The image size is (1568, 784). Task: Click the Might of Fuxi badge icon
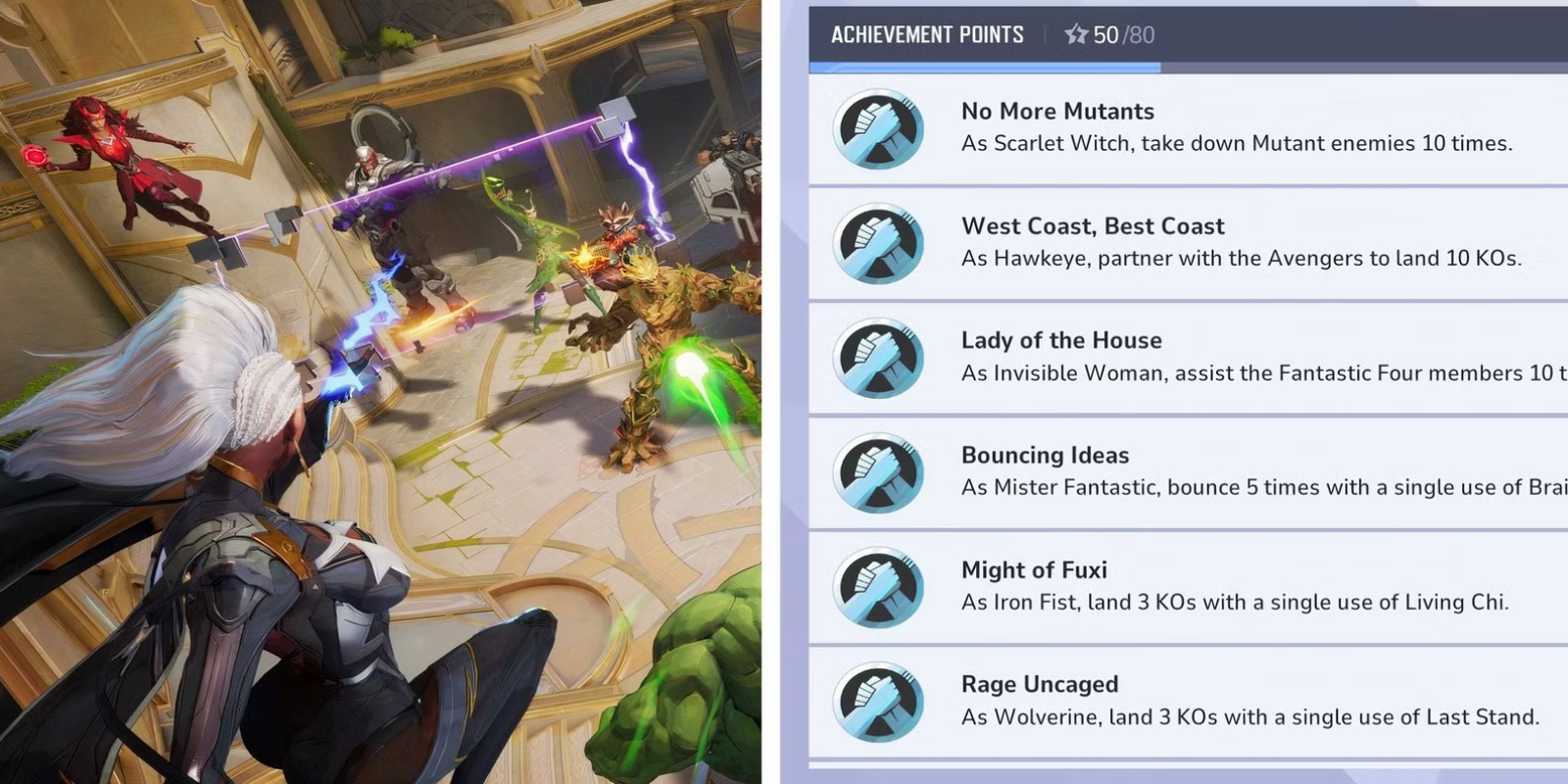pyautogui.click(x=877, y=586)
